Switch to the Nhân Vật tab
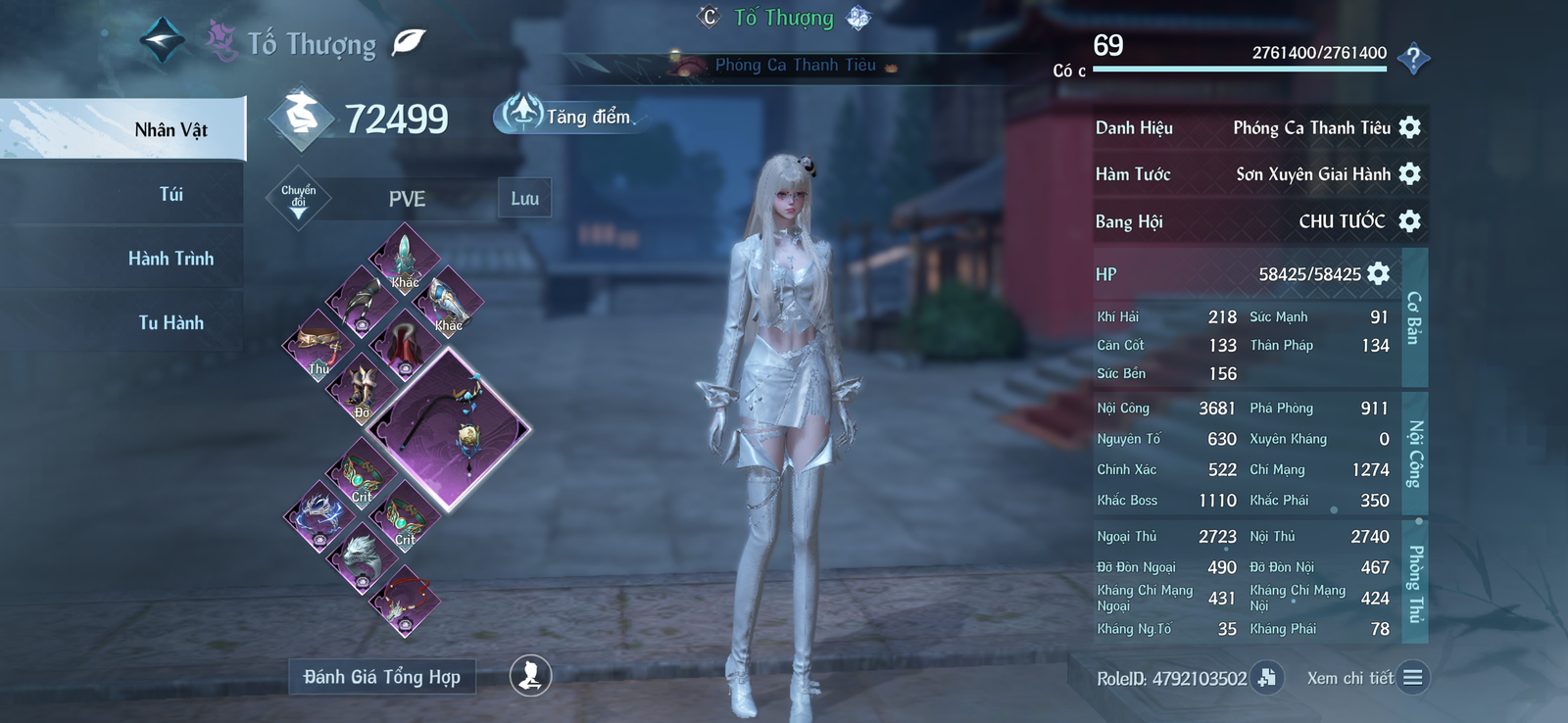 [171, 129]
